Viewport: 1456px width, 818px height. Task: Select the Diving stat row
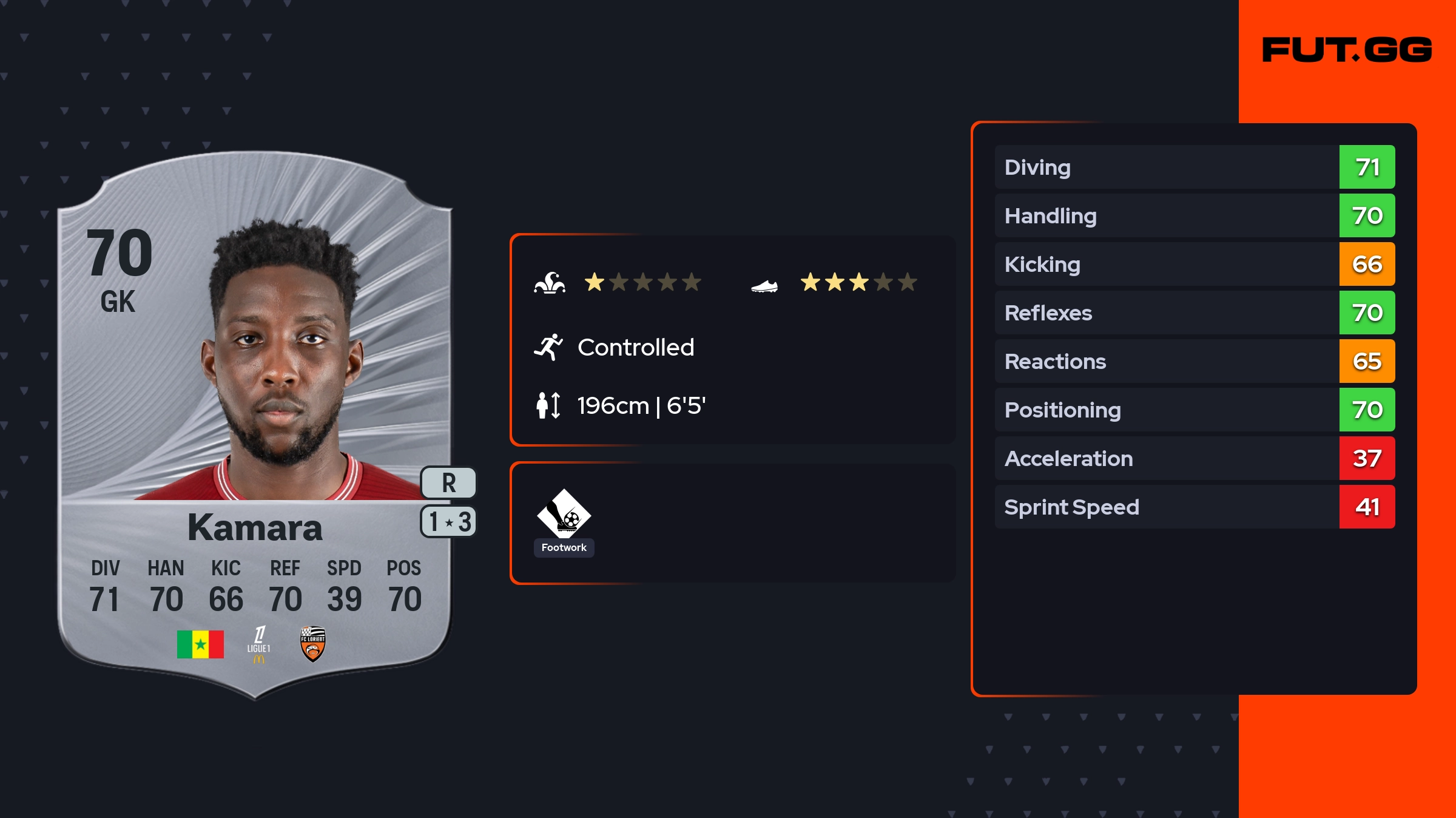point(1194,167)
